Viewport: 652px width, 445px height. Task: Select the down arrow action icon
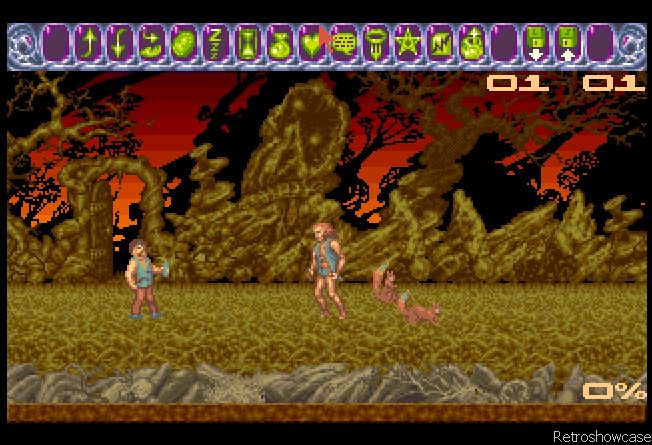point(120,44)
